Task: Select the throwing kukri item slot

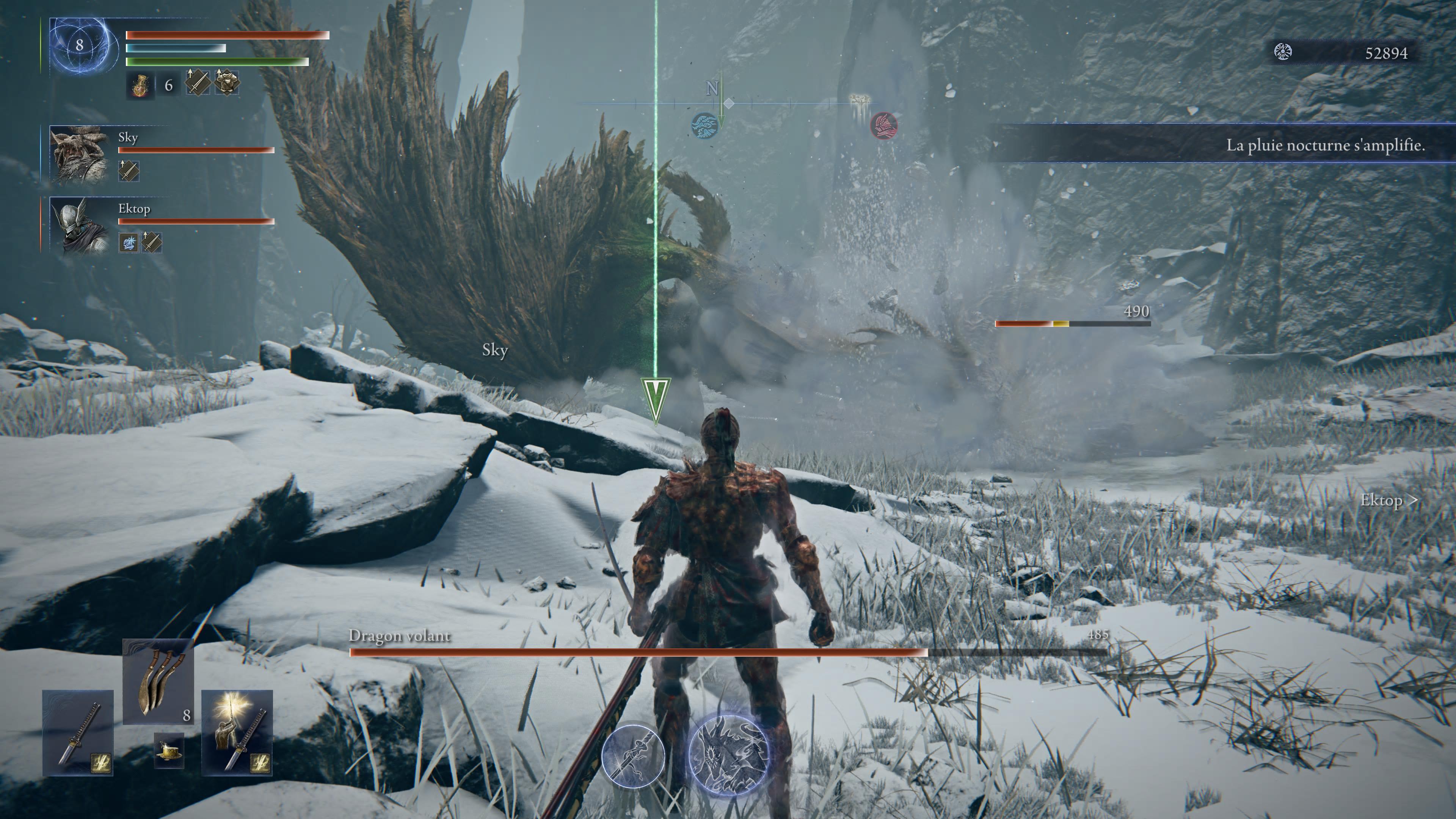Action: (158, 682)
